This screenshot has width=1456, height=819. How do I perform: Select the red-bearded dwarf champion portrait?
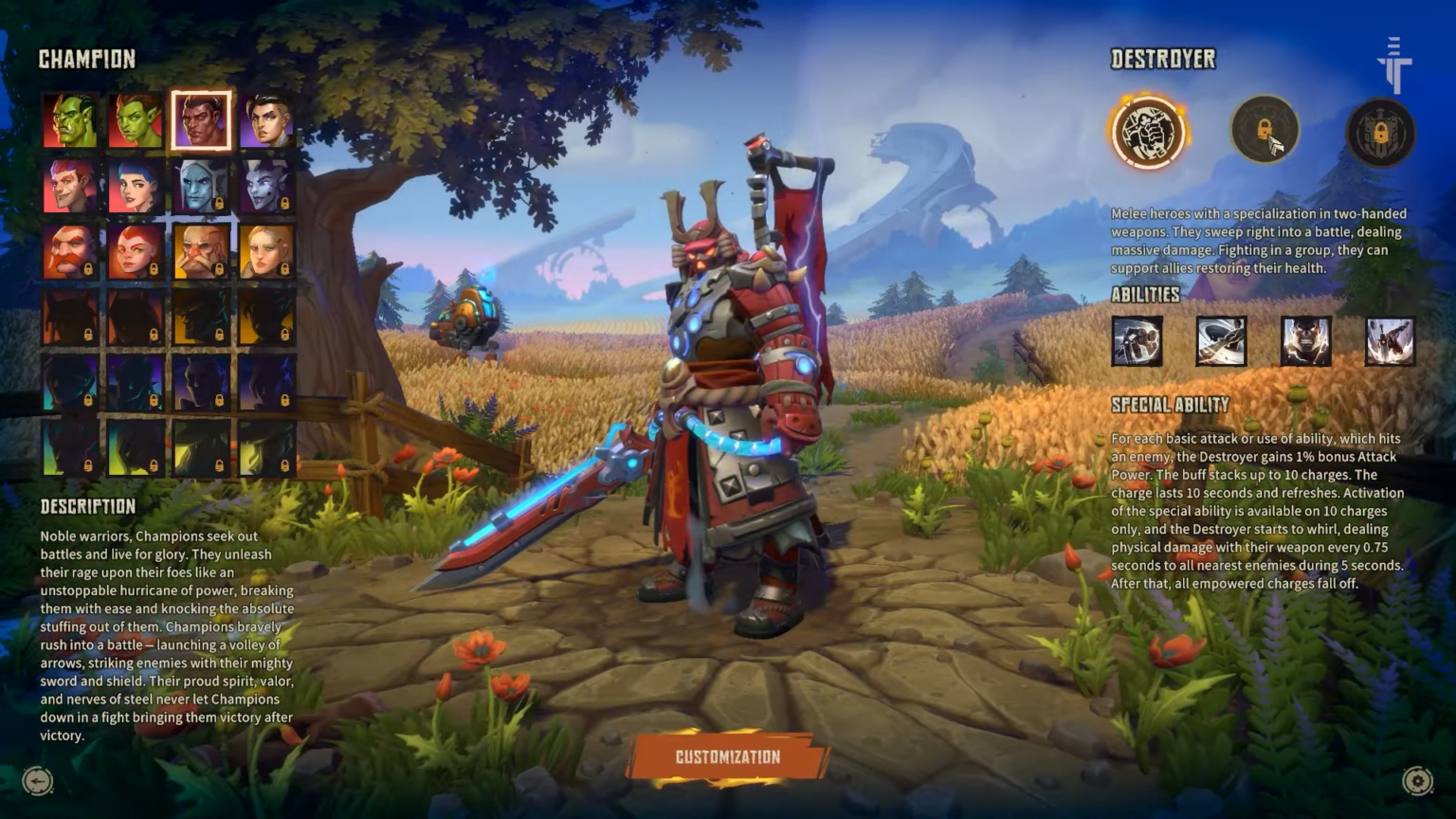tap(69, 251)
